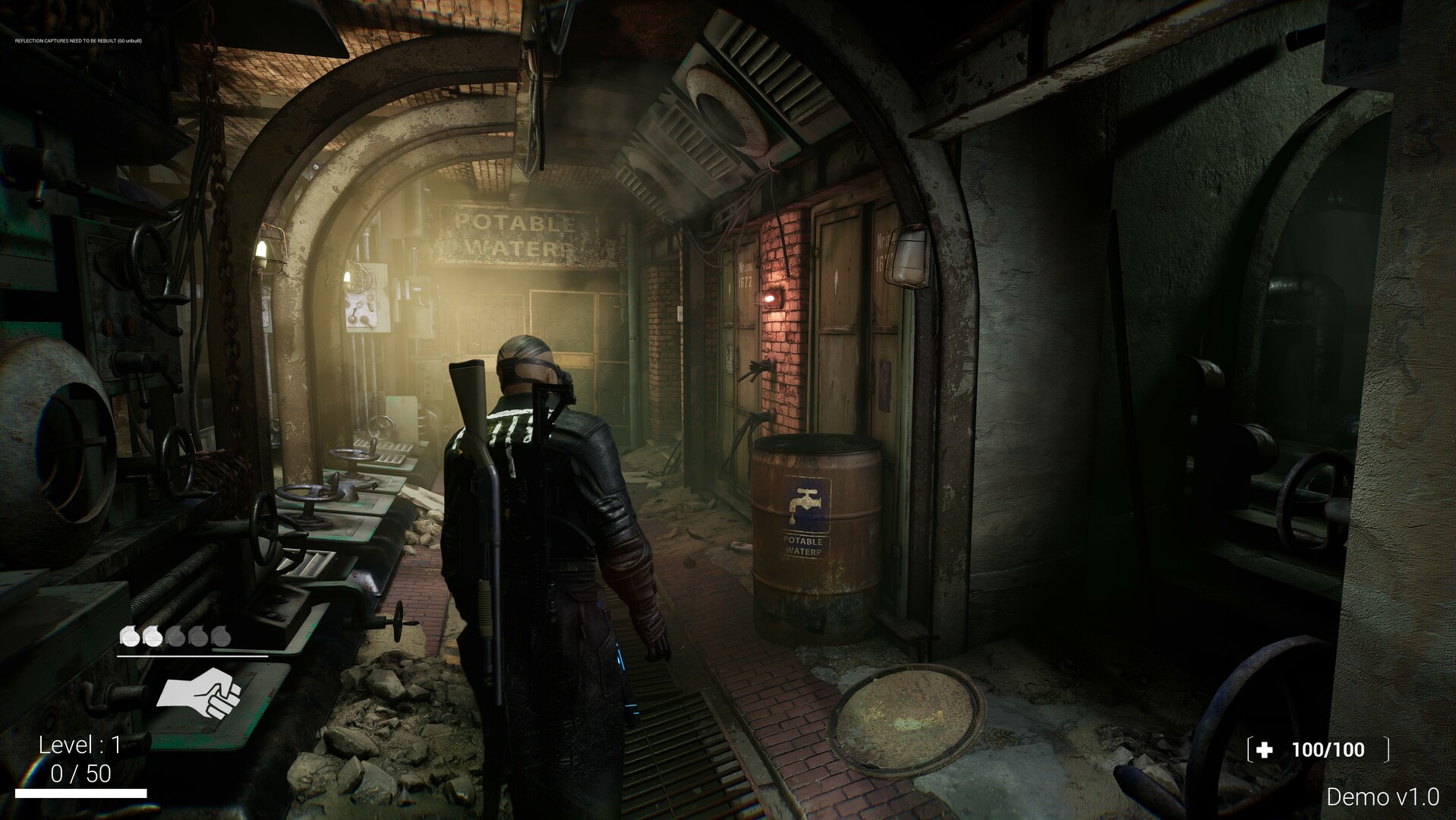Click the Level : 1 label
Image resolution: width=1456 pixels, height=820 pixels.
tap(80, 744)
